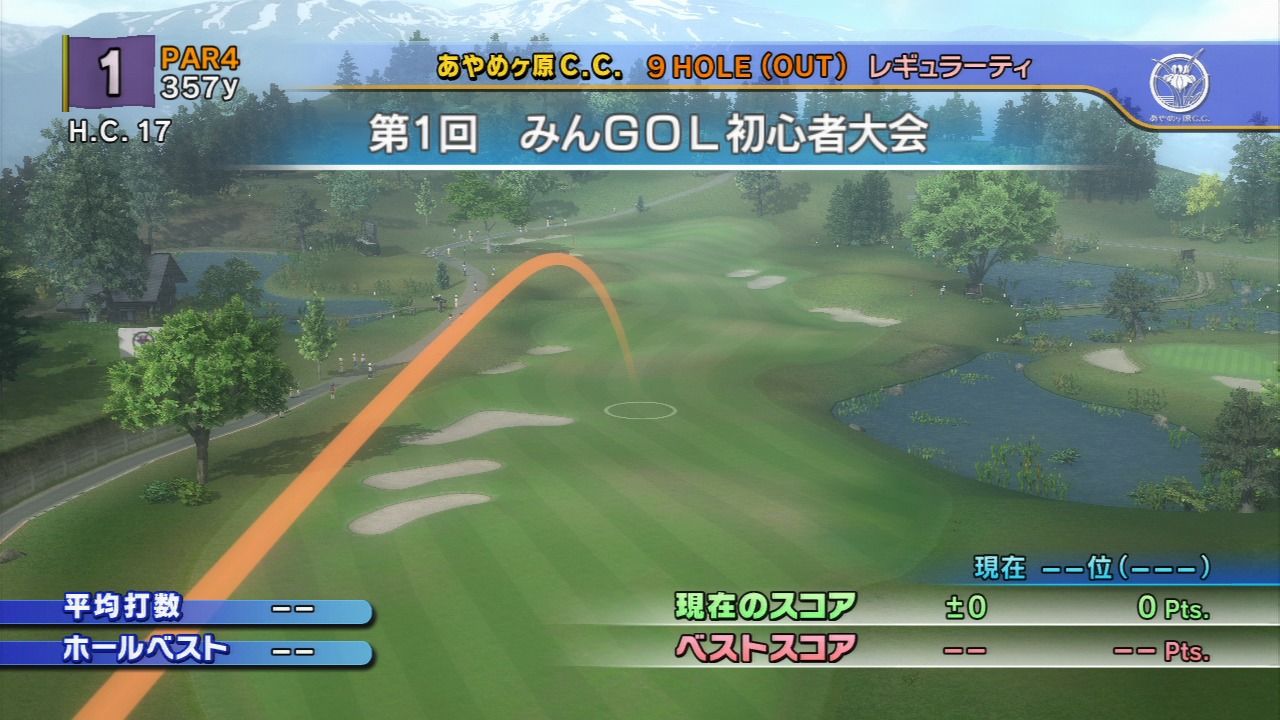
Task: Expand the 現在のスコア score row
Action: point(765,604)
